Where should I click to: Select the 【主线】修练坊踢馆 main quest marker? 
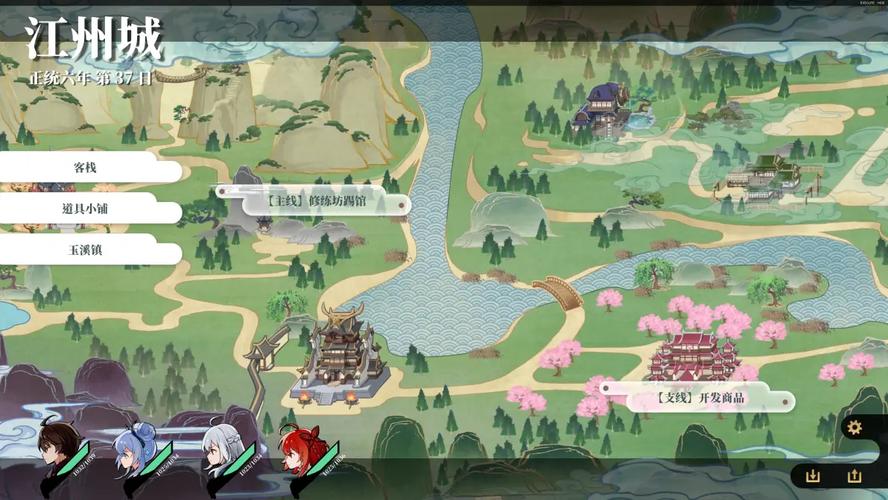click(x=313, y=201)
